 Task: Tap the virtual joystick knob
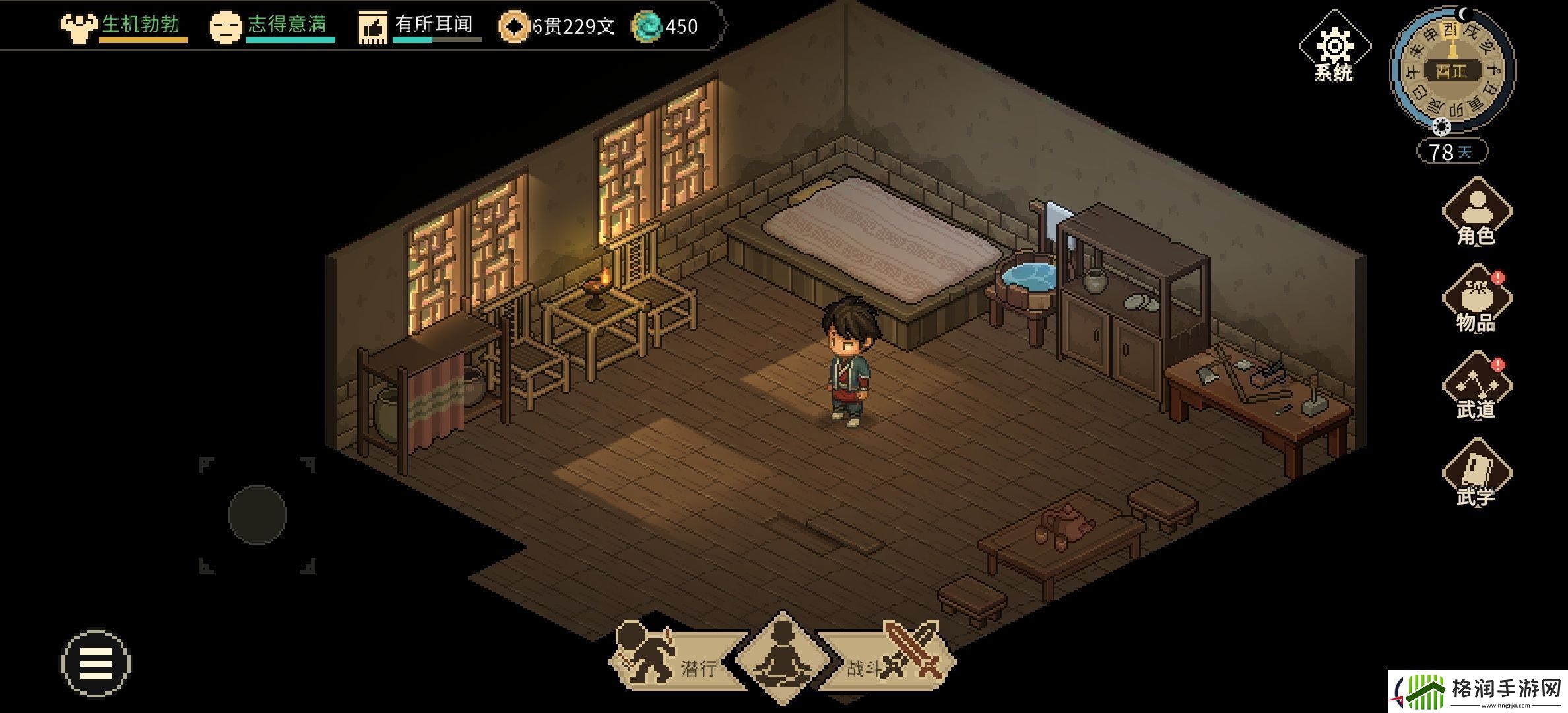[x=257, y=515]
